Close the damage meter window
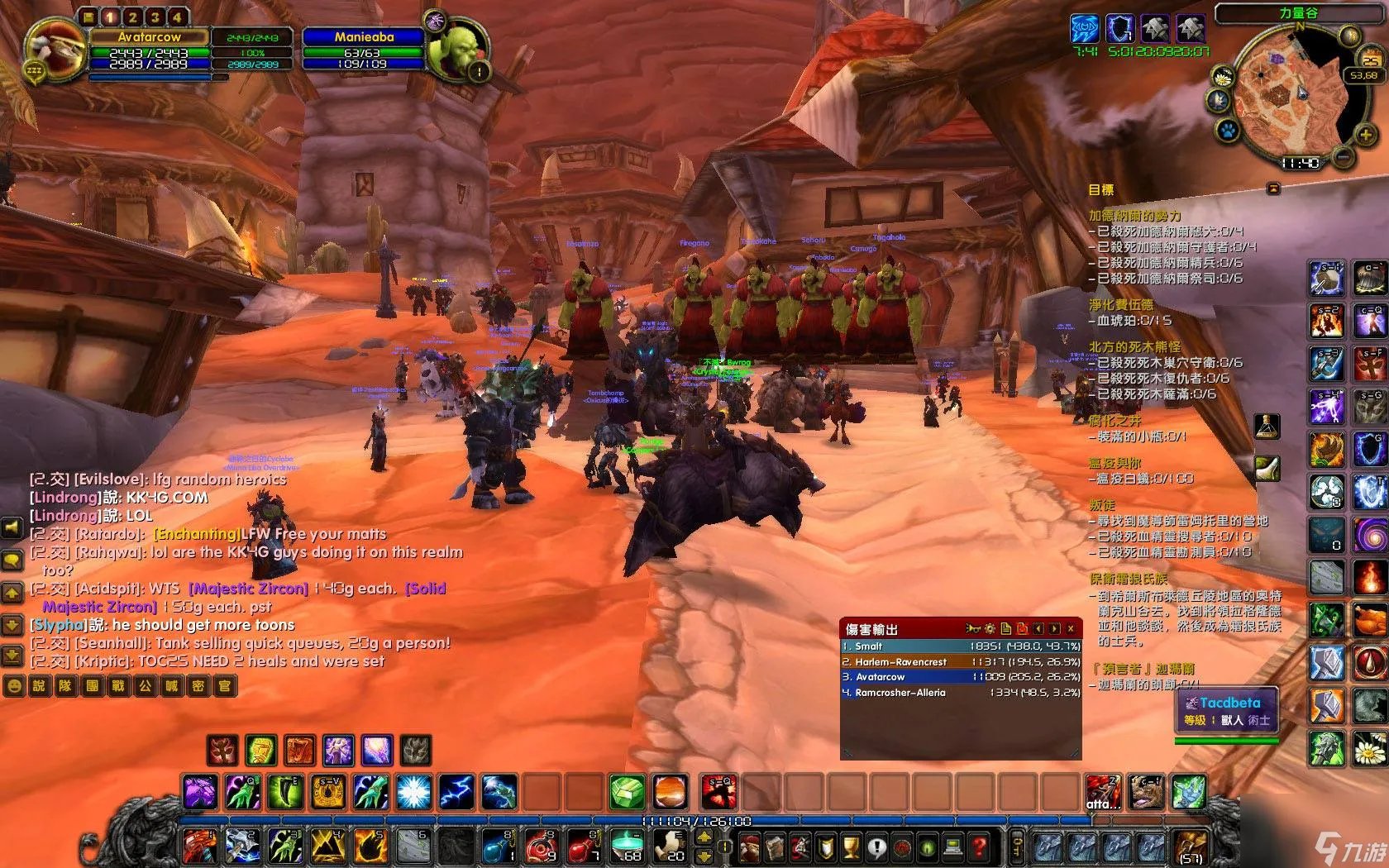Image resolution: width=1389 pixels, height=868 pixels. [1071, 629]
